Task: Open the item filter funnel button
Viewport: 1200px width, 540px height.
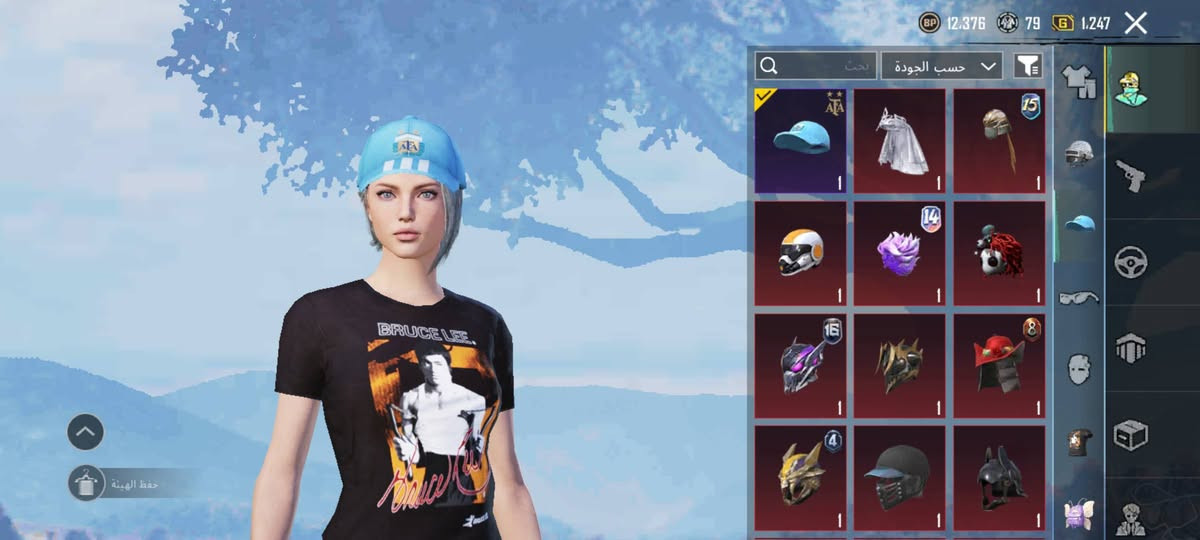Action: 1028,66
